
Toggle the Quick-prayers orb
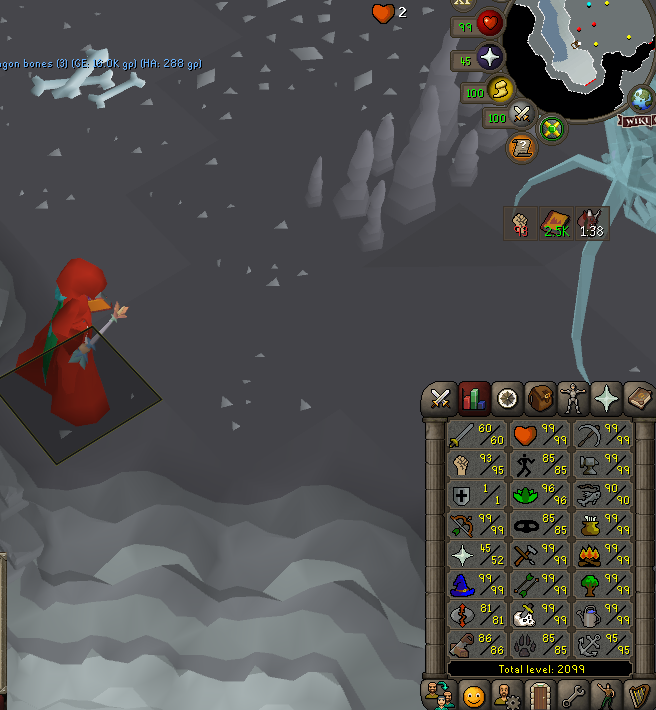[491, 56]
